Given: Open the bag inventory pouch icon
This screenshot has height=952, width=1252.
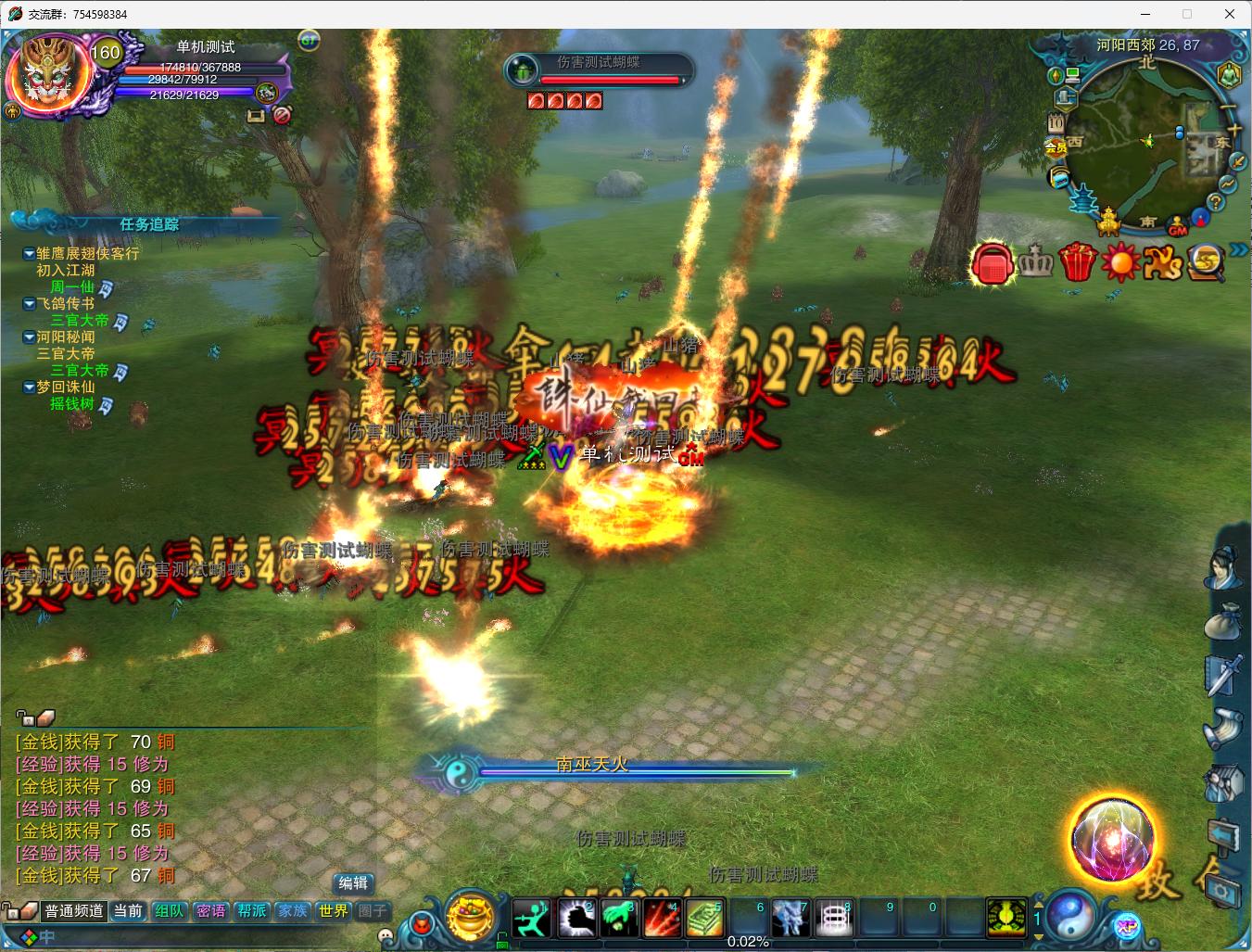Looking at the screenshot, I should 1222,621.
